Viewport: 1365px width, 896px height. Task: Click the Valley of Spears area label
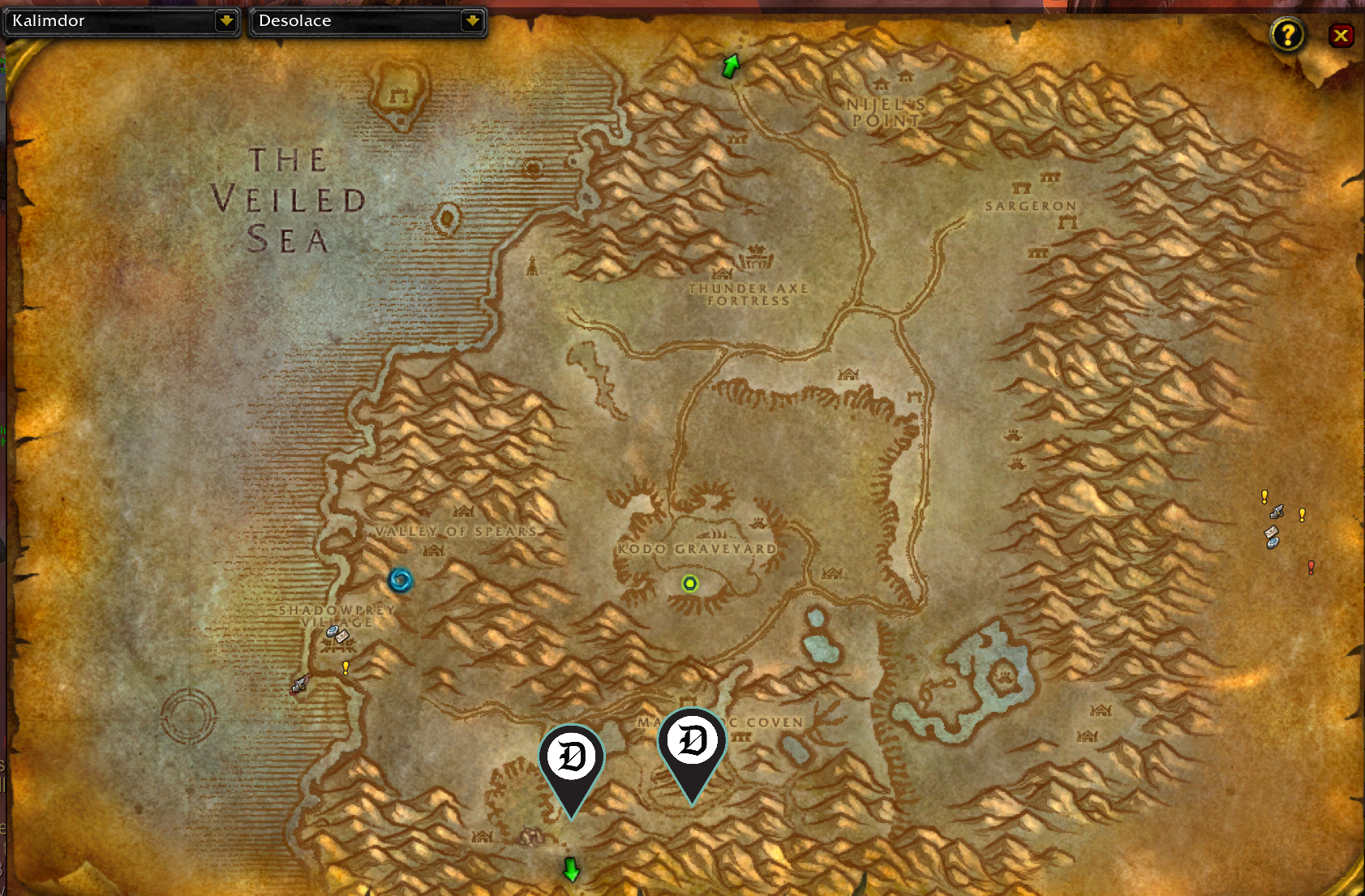pos(457,532)
